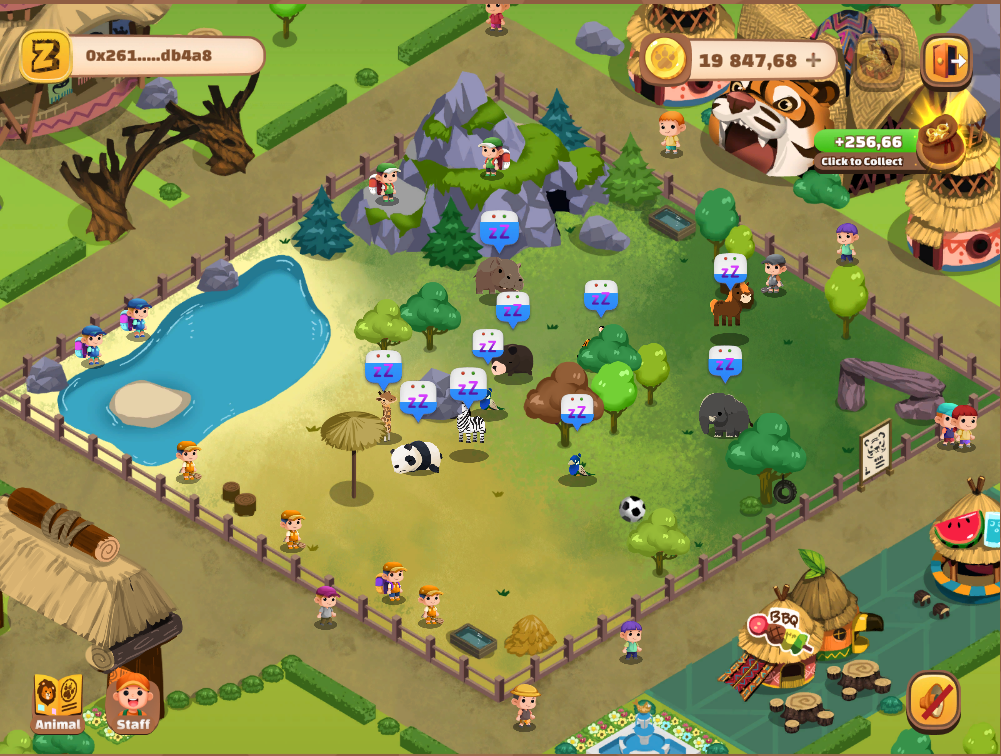Toggle the muted sound speaker button

click(934, 700)
